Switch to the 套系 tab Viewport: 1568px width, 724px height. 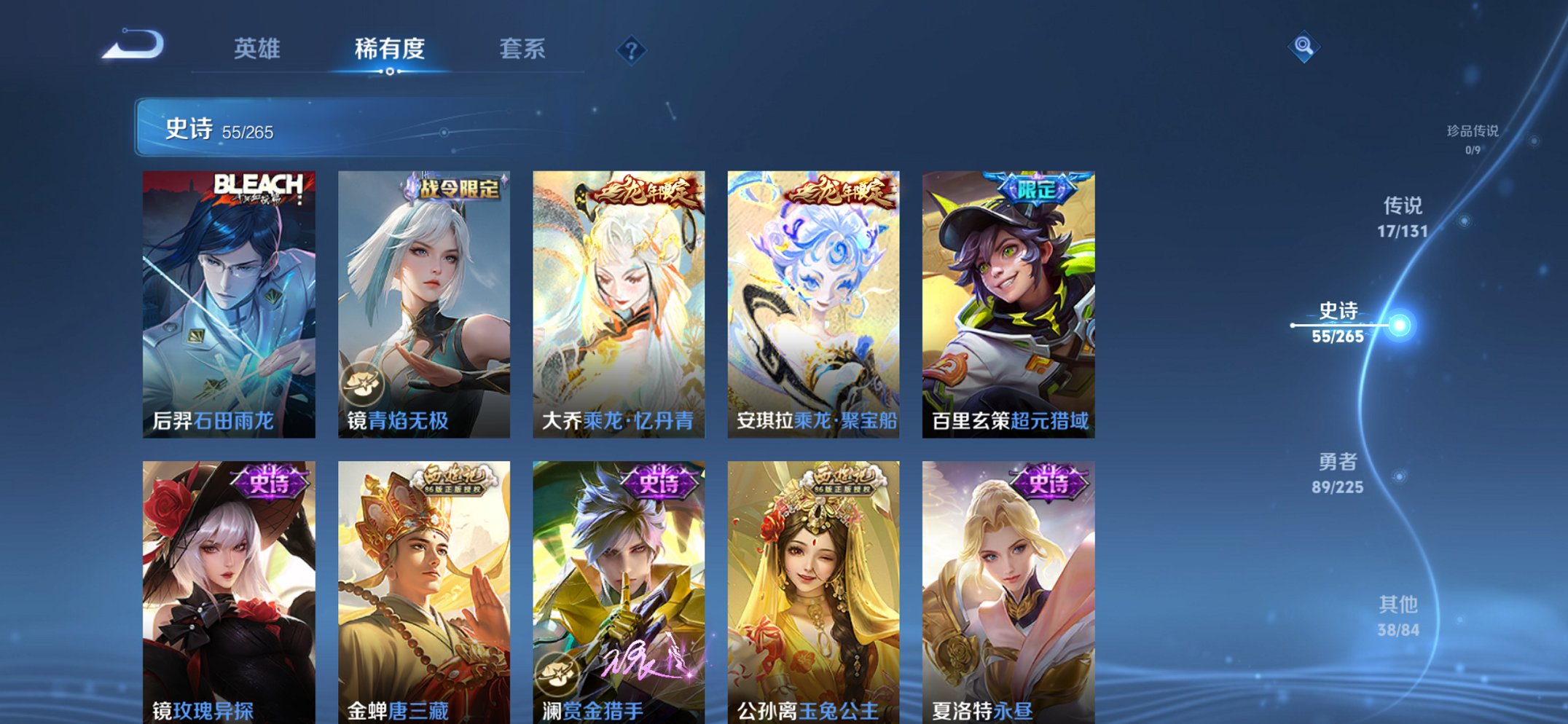521,49
